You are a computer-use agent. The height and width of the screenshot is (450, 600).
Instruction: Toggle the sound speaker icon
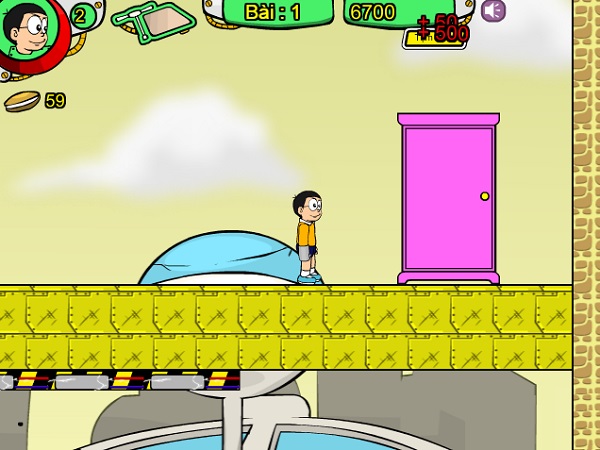click(492, 11)
